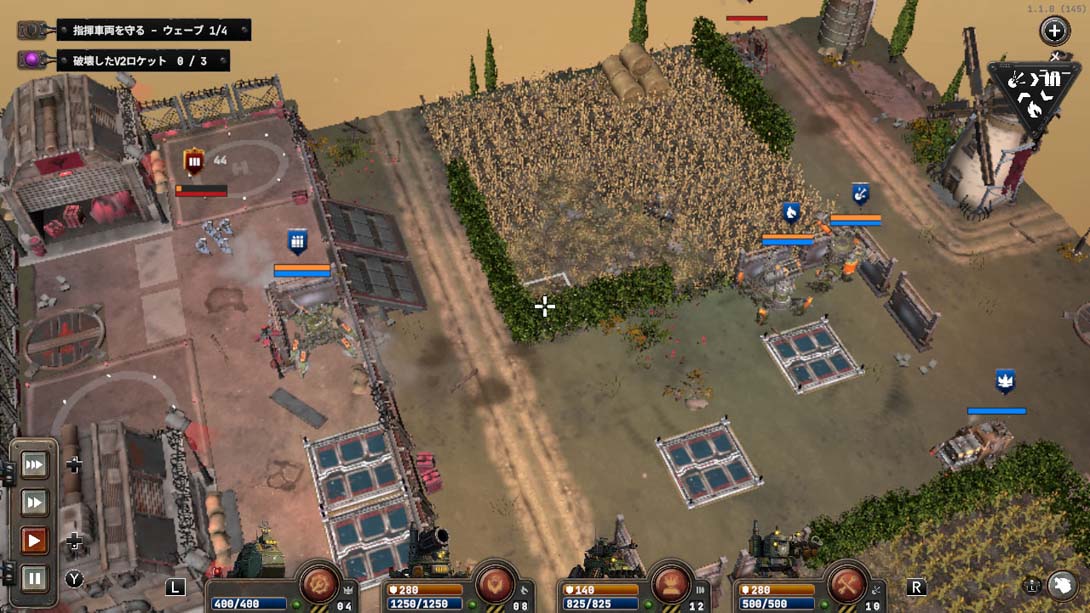The height and width of the screenshot is (613, 1090).
Task: Activate the ability of the 1250/1250 unit
Action: click(x=495, y=584)
